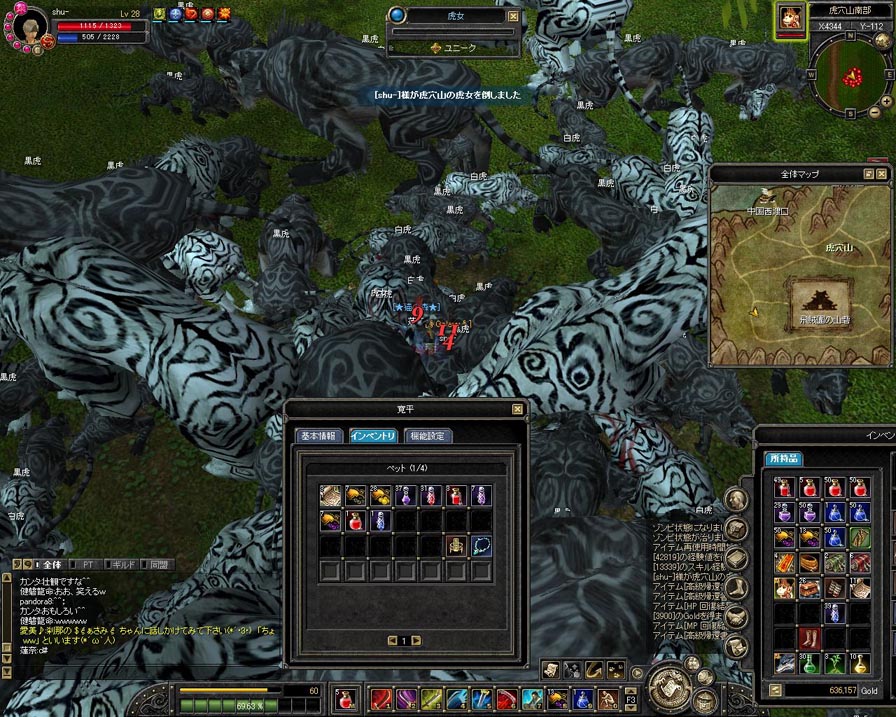Click the player character portrait
Screen dimensions: 896x717
click(x=31, y=25)
